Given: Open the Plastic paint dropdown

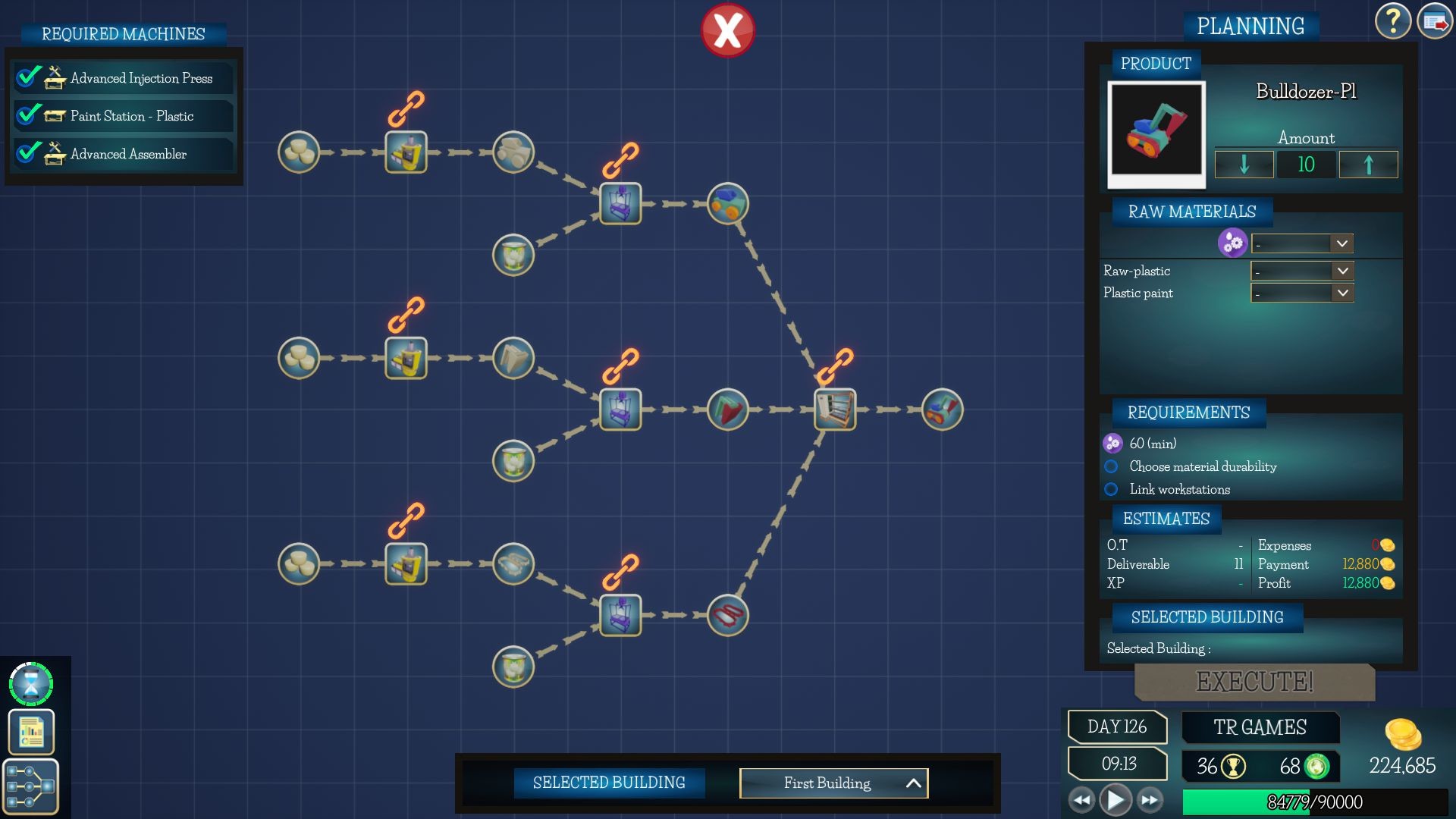Looking at the screenshot, I should [1301, 293].
